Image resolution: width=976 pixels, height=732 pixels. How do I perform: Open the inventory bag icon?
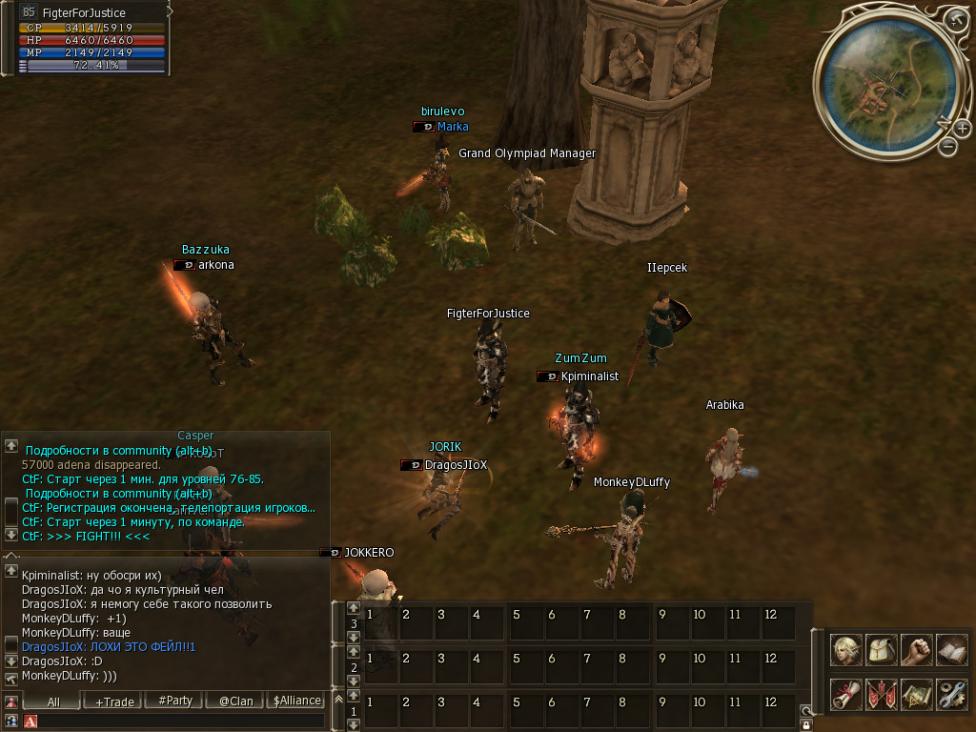tap(881, 650)
